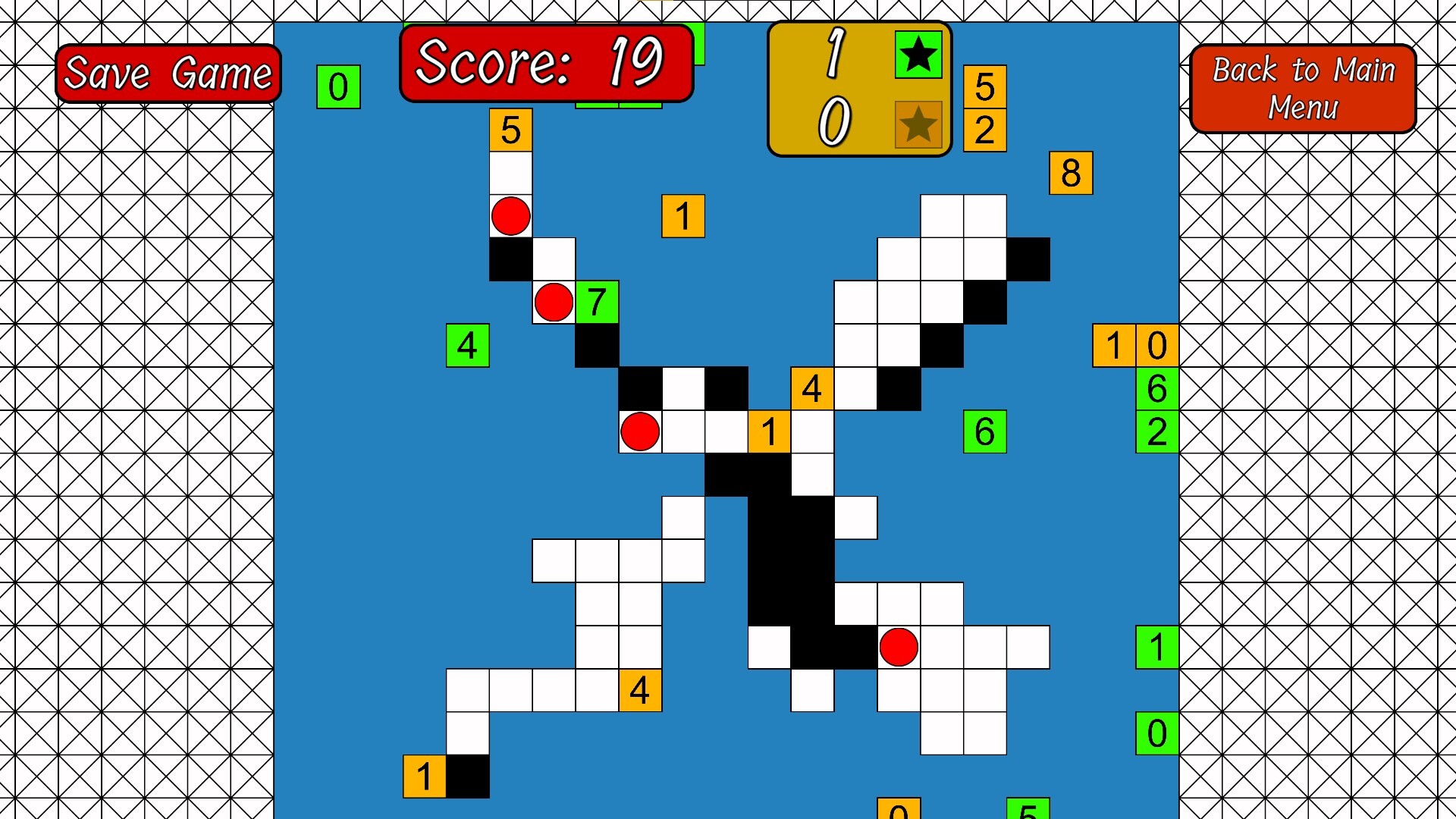1456x819 pixels.
Task: Select the orange 5 clue above the grid
Action: point(511,130)
